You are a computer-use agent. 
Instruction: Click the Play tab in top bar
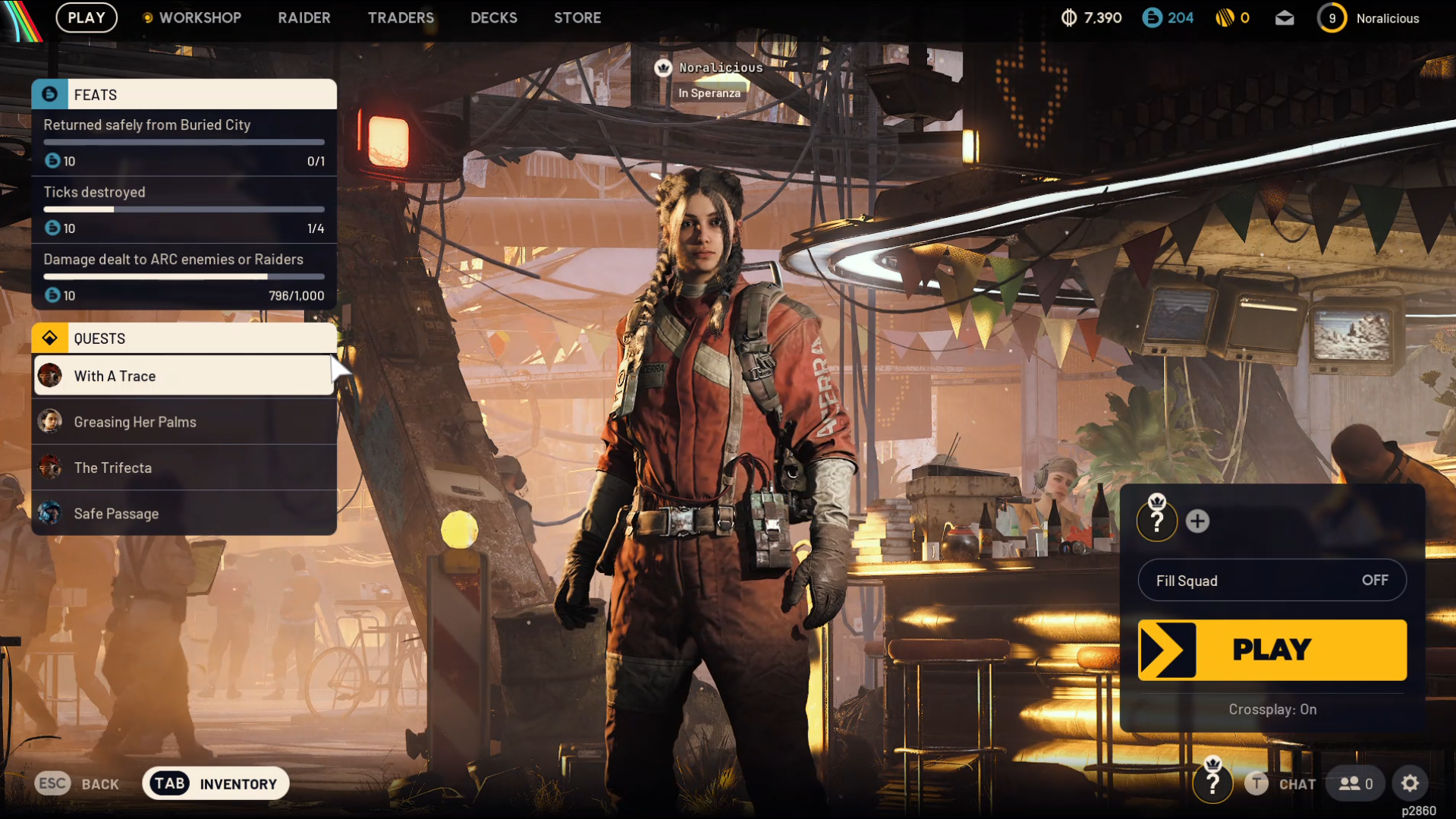(x=86, y=17)
